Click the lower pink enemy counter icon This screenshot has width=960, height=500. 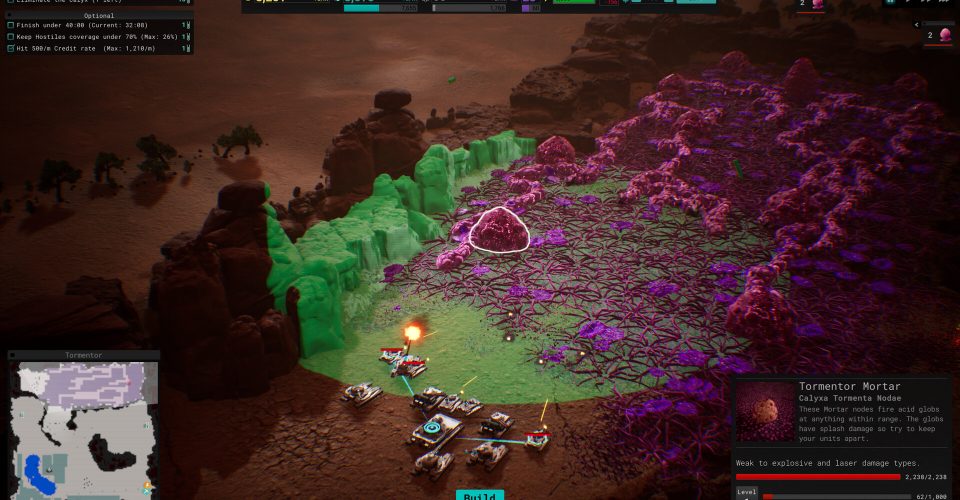[944, 36]
